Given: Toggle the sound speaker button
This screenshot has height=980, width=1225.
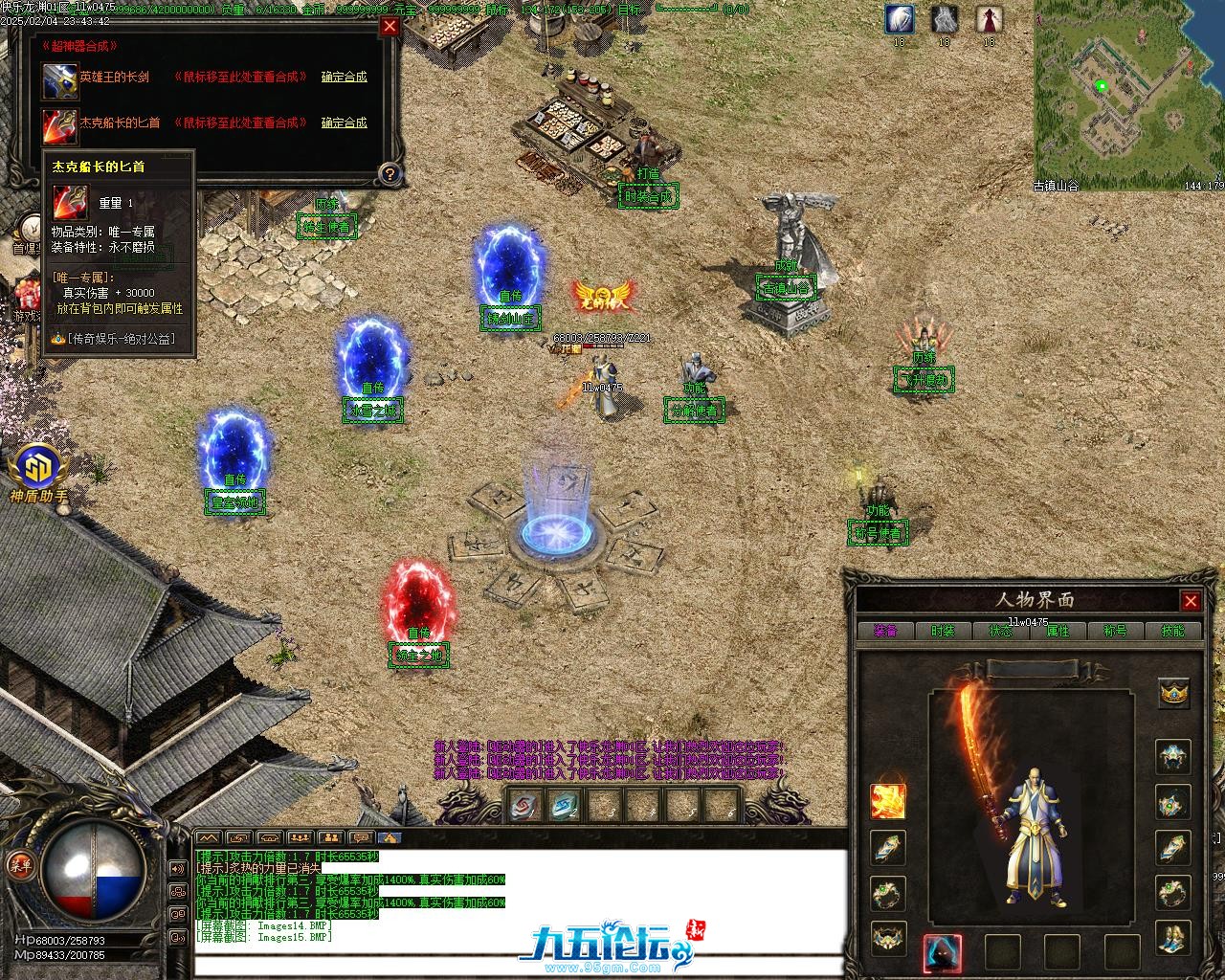Looking at the screenshot, I should [x=177, y=868].
